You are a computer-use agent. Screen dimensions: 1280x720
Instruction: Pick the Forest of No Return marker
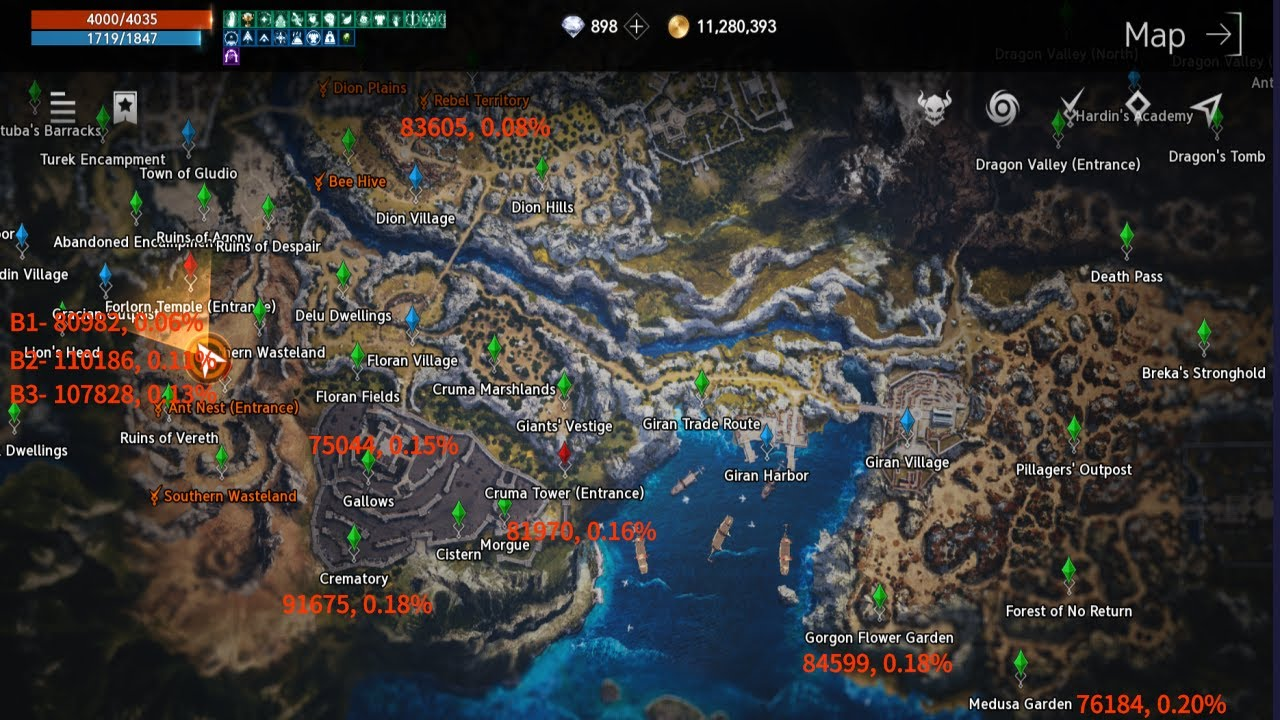tap(1069, 573)
